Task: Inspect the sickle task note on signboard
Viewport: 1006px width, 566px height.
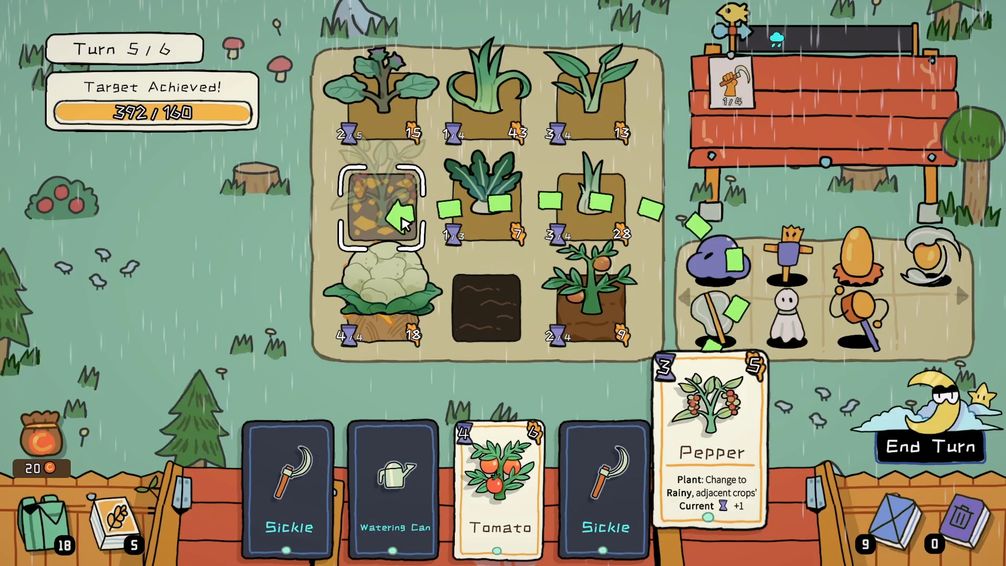Action: tap(729, 82)
